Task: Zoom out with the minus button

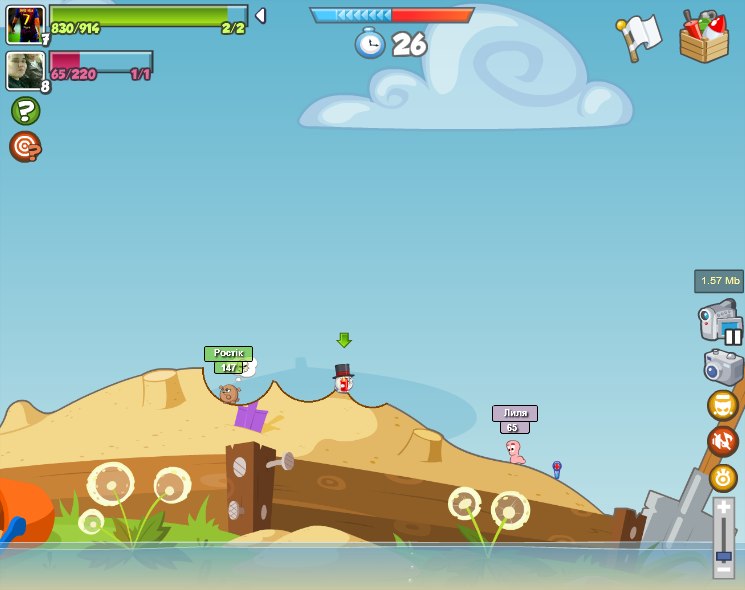Action: (723, 568)
